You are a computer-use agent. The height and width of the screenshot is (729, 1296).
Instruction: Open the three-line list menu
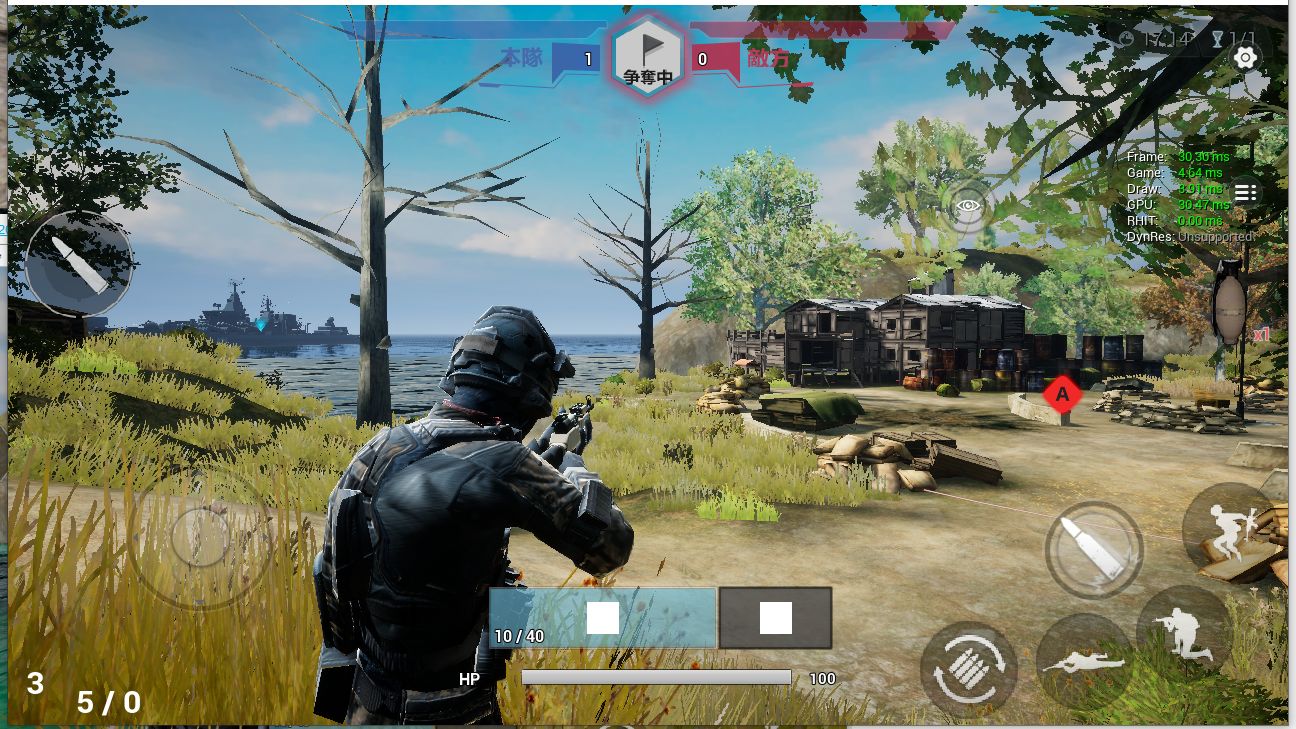coord(1245,193)
